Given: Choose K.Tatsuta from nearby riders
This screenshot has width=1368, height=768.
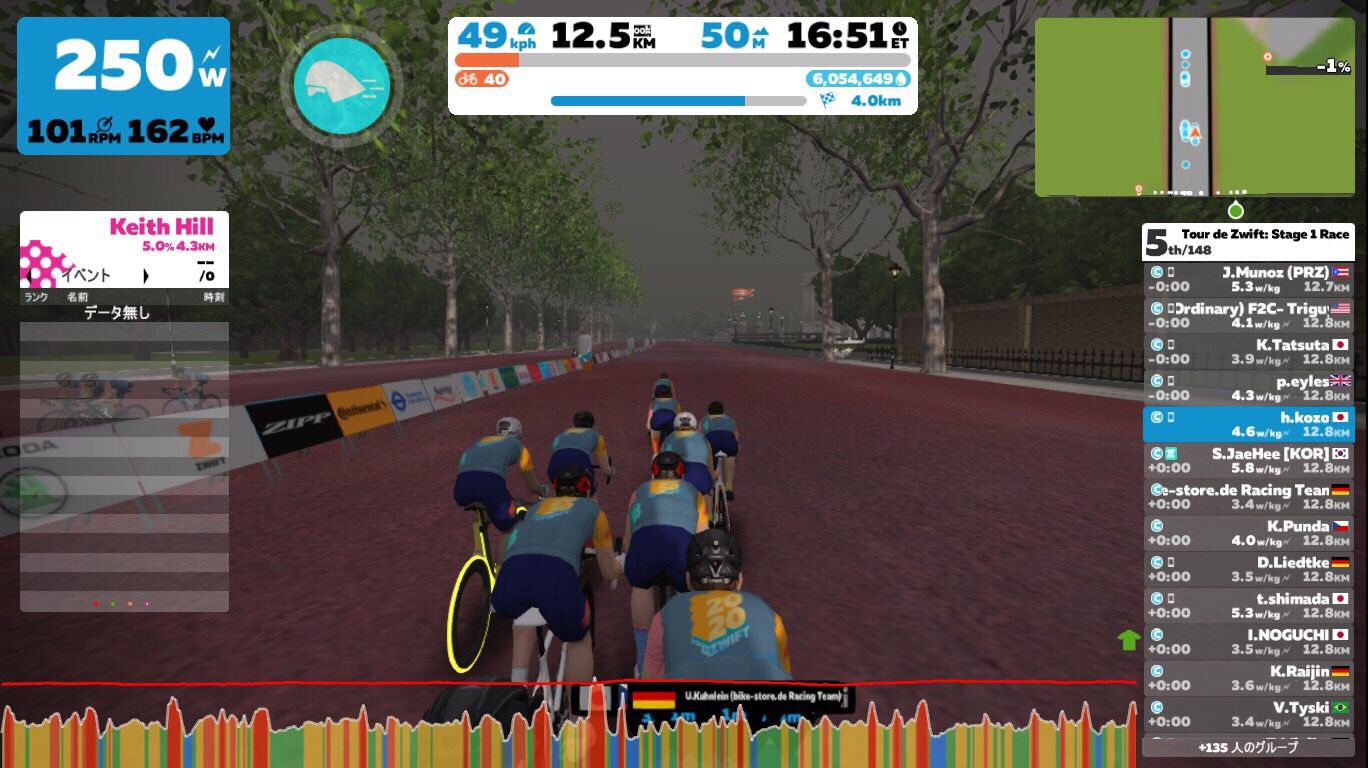Looking at the screenshot, I should click(1248, 351).
